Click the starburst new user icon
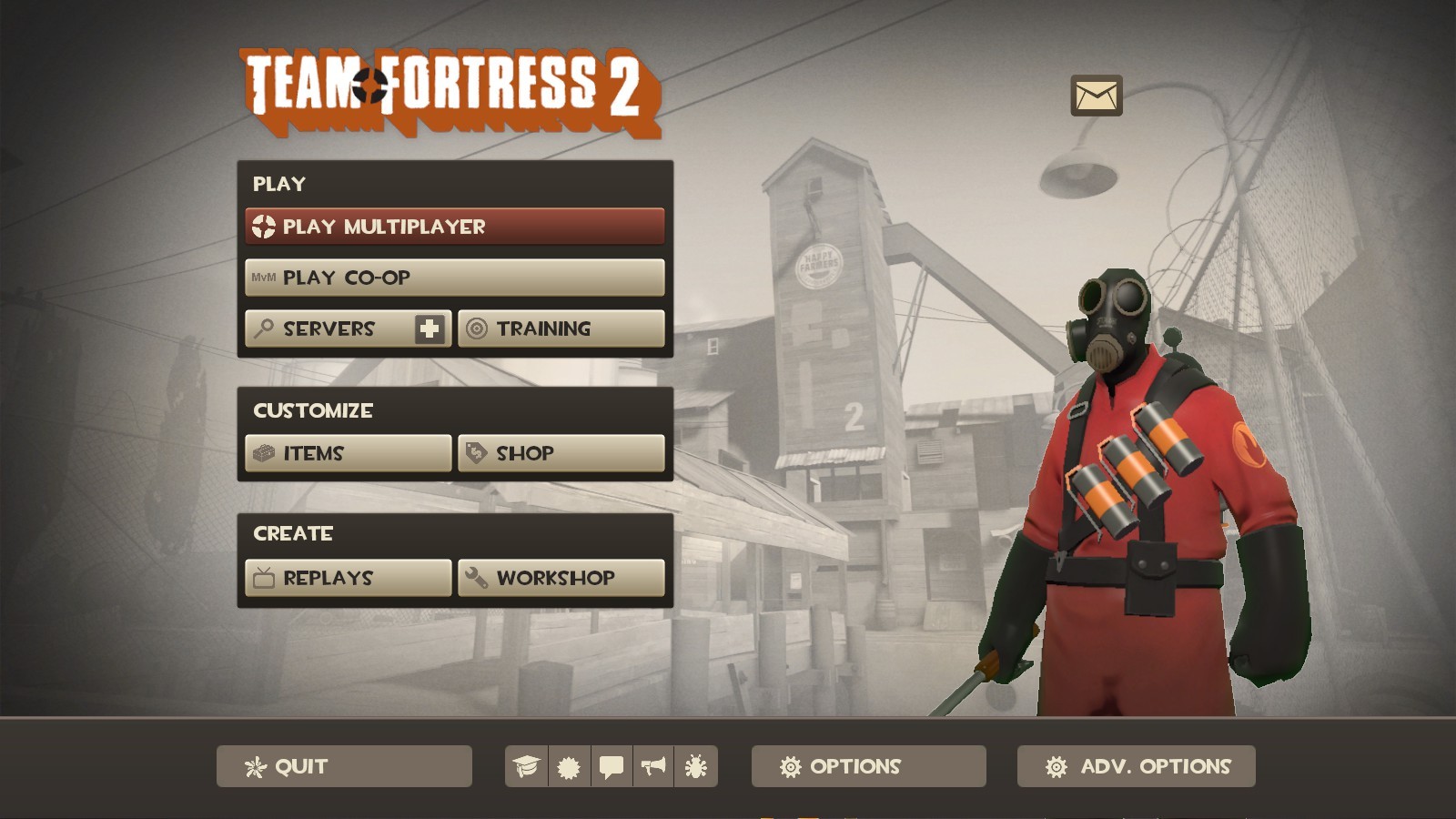 point(567,766)
